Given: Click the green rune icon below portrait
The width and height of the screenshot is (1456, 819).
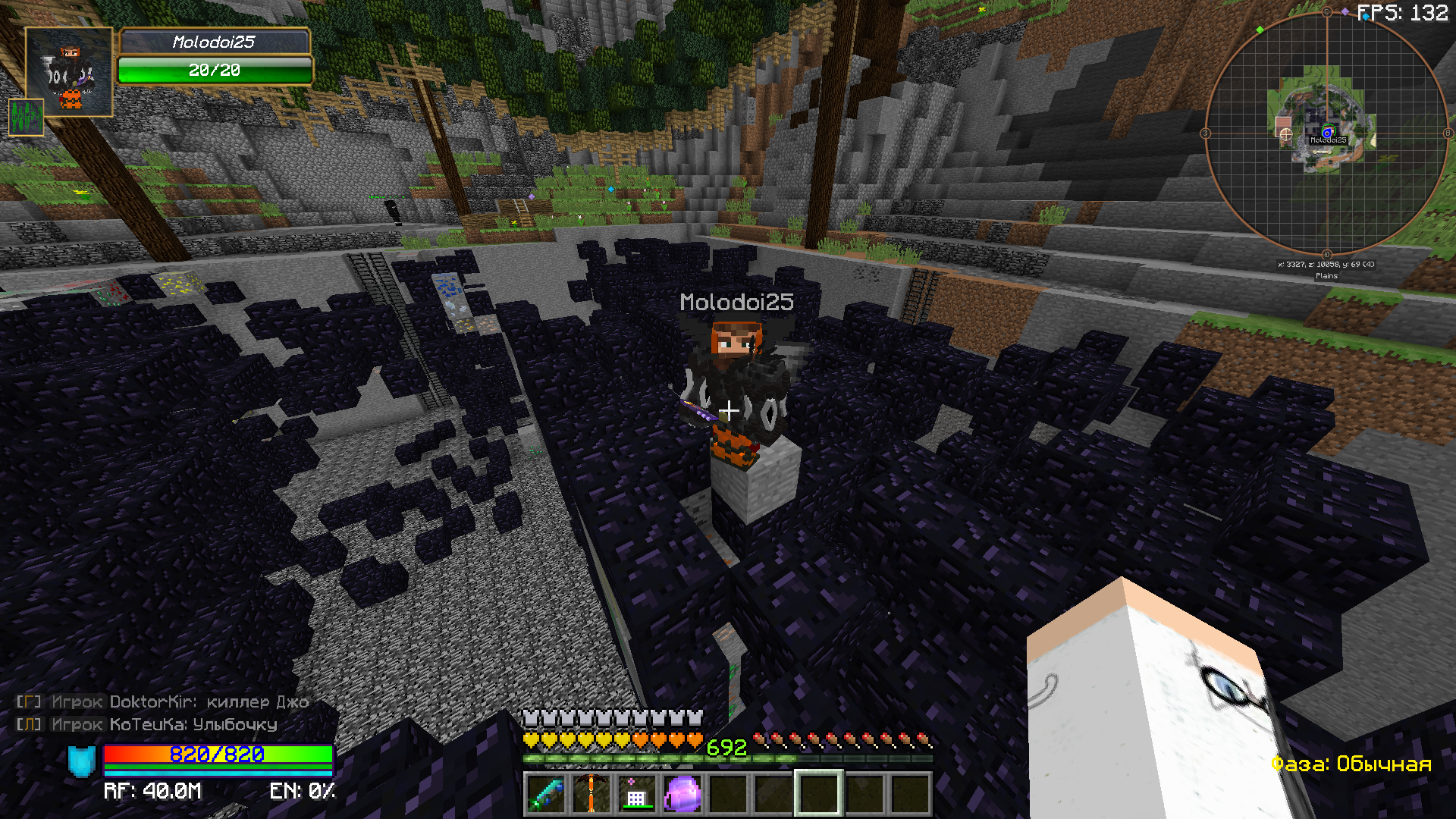Looking at the screenshot, I should pyautogui.click(x=26, y=117).
